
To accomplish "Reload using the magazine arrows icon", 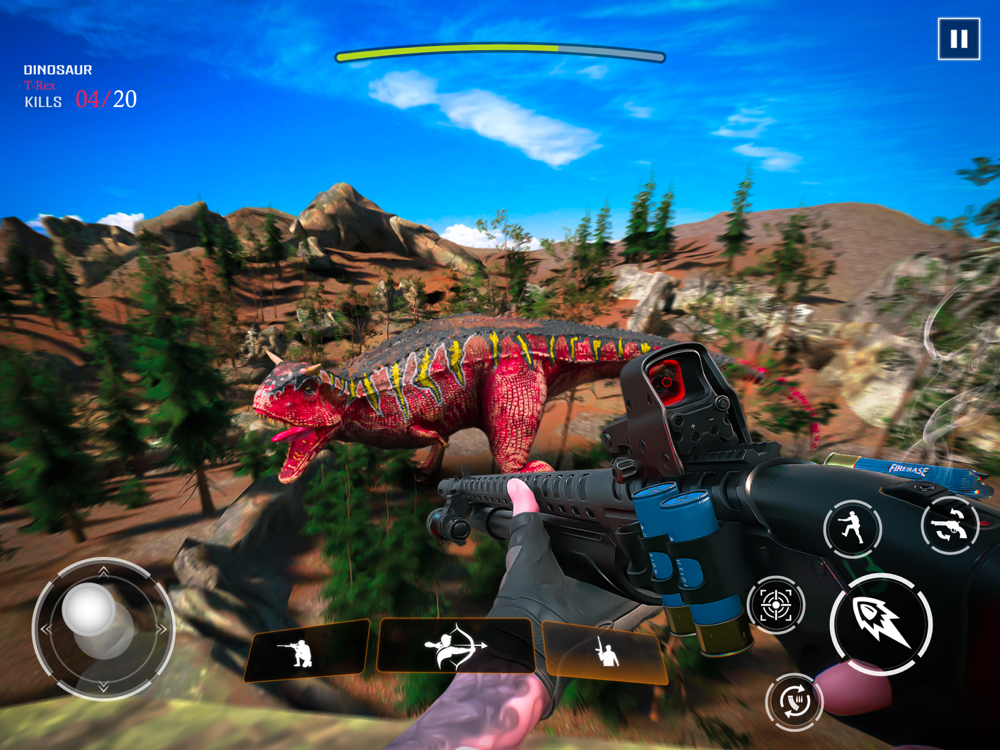I will point(794,702).
